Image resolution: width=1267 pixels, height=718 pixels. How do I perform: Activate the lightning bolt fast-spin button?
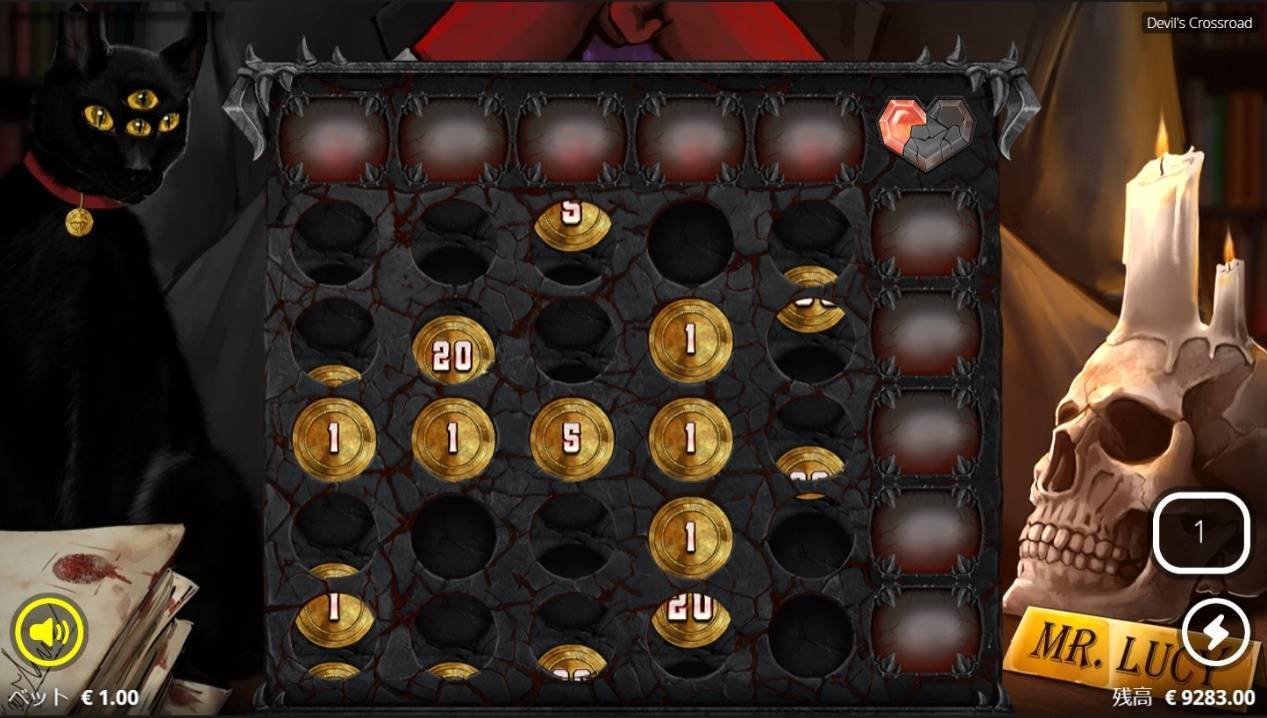tap(1215, 633)
